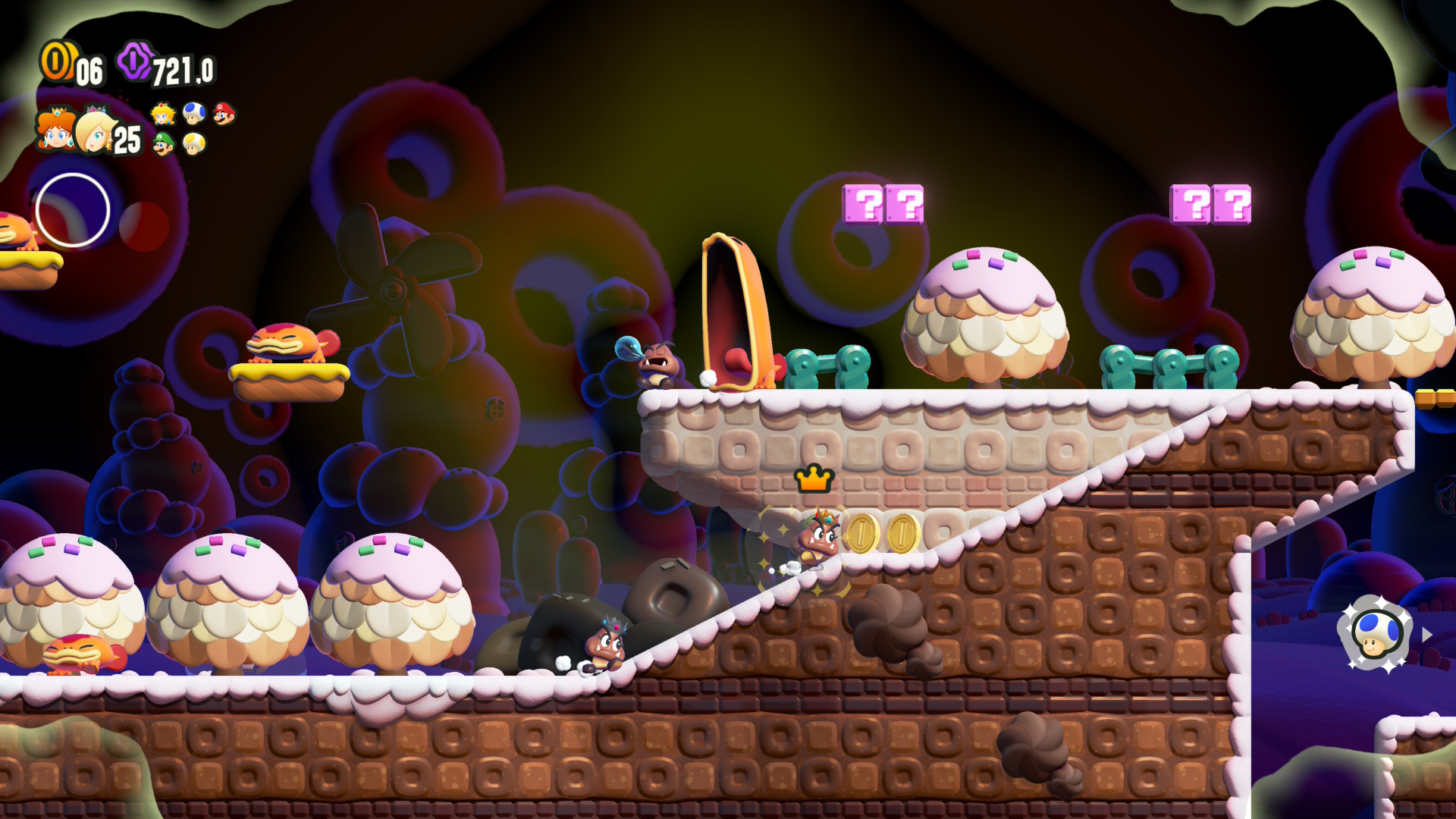Select the small Yellow Toad head icon

click(194, 143)
